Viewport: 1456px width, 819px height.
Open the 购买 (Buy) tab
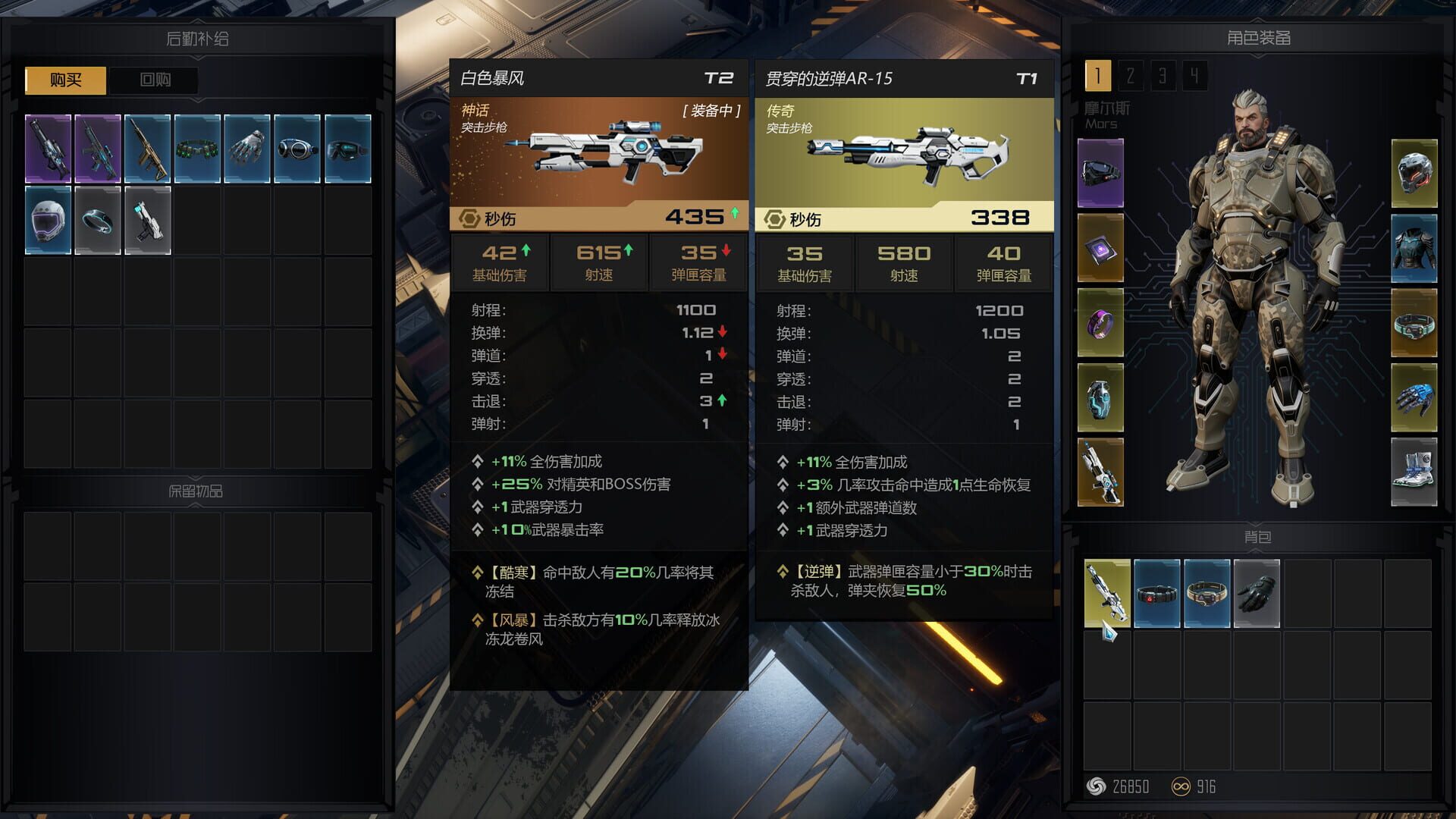click(x=64, y=80)
